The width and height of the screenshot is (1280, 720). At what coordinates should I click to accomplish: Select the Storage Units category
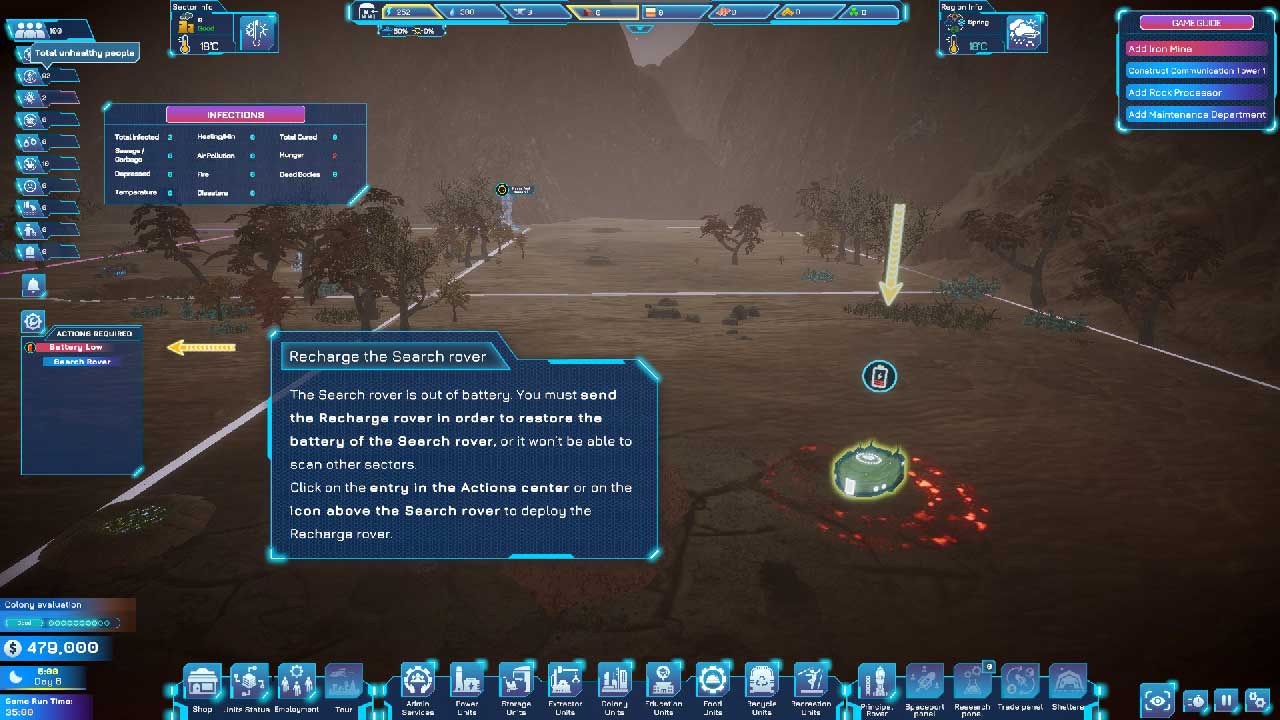pyautogui.click(x=516, y=683)
